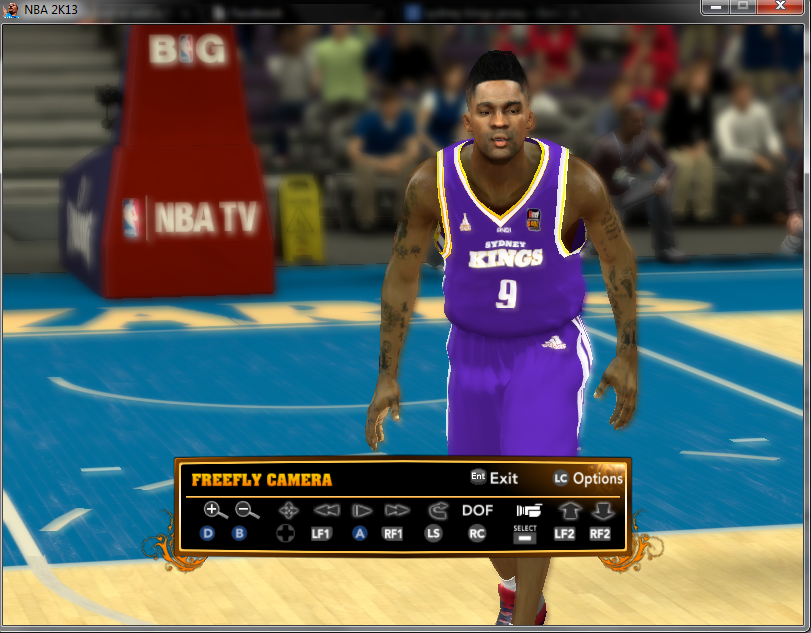Fast forward the replay
The width and height of the screenshot is (811, 633).
point(395,510)
